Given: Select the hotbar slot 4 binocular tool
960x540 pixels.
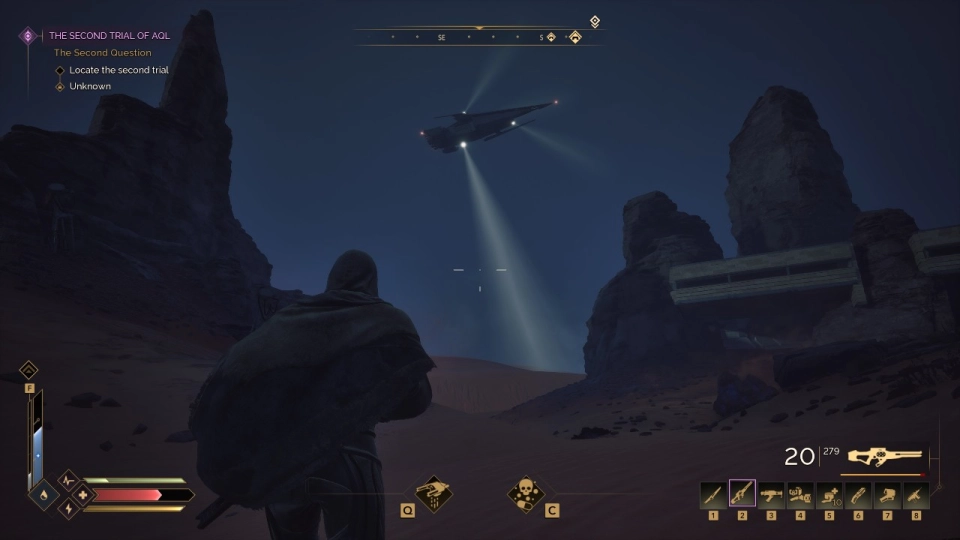Looking at the screenshot, I should point(800,494).
